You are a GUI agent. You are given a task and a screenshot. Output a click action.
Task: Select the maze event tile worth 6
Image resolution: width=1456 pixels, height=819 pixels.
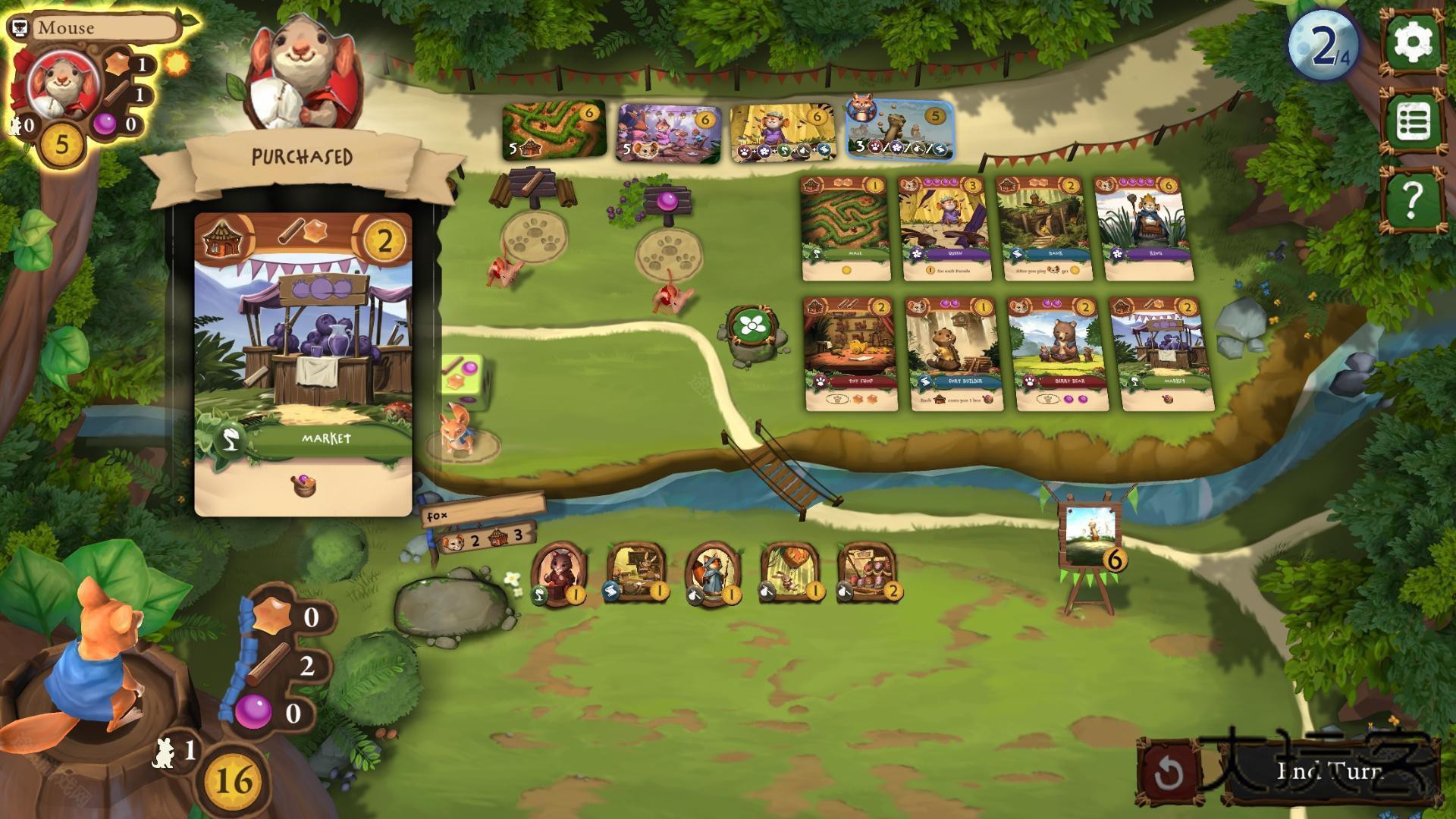[x=554, y=130]
